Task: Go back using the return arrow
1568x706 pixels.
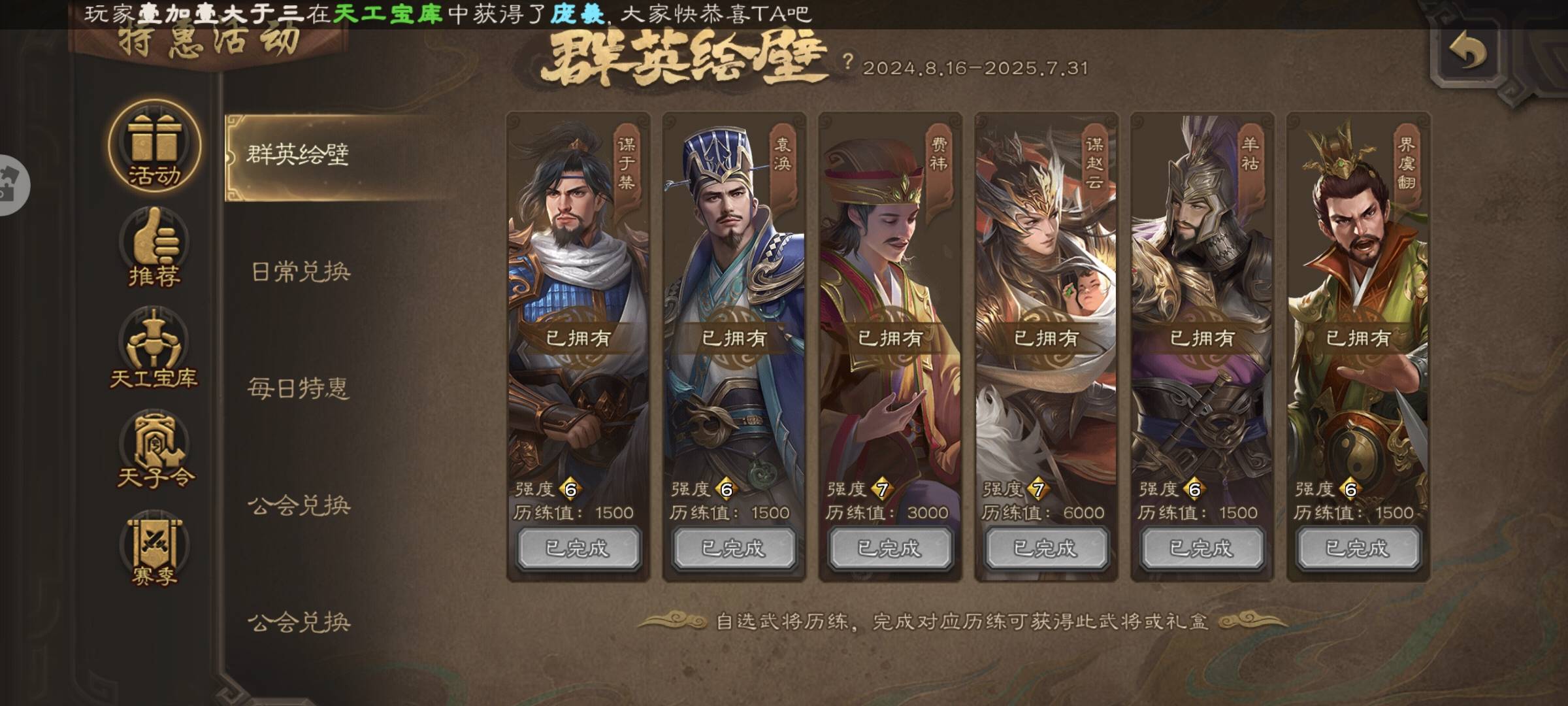Action: pyautogui.click(x=1467, y=52)
